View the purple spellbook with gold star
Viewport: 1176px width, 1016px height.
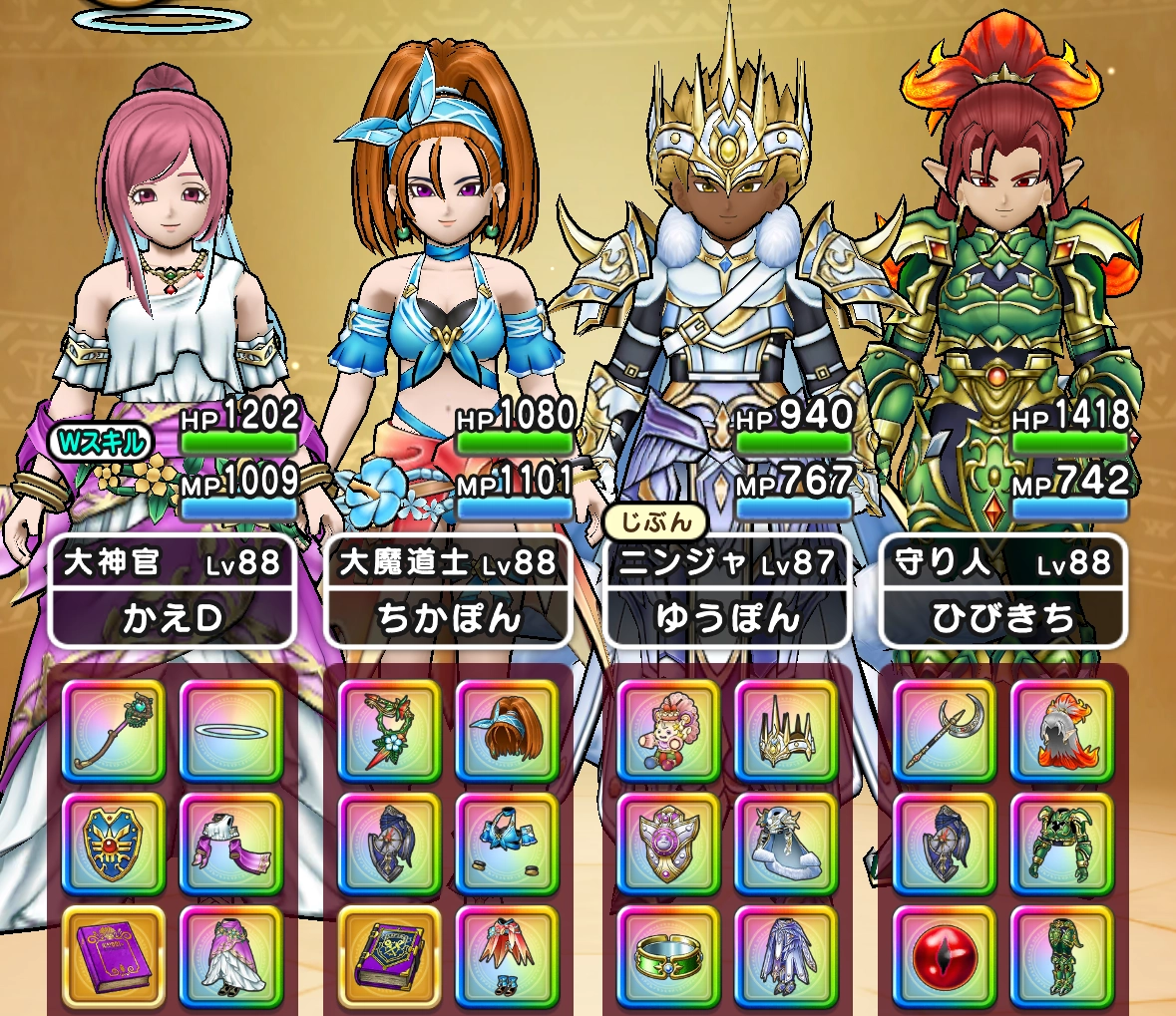114,955
